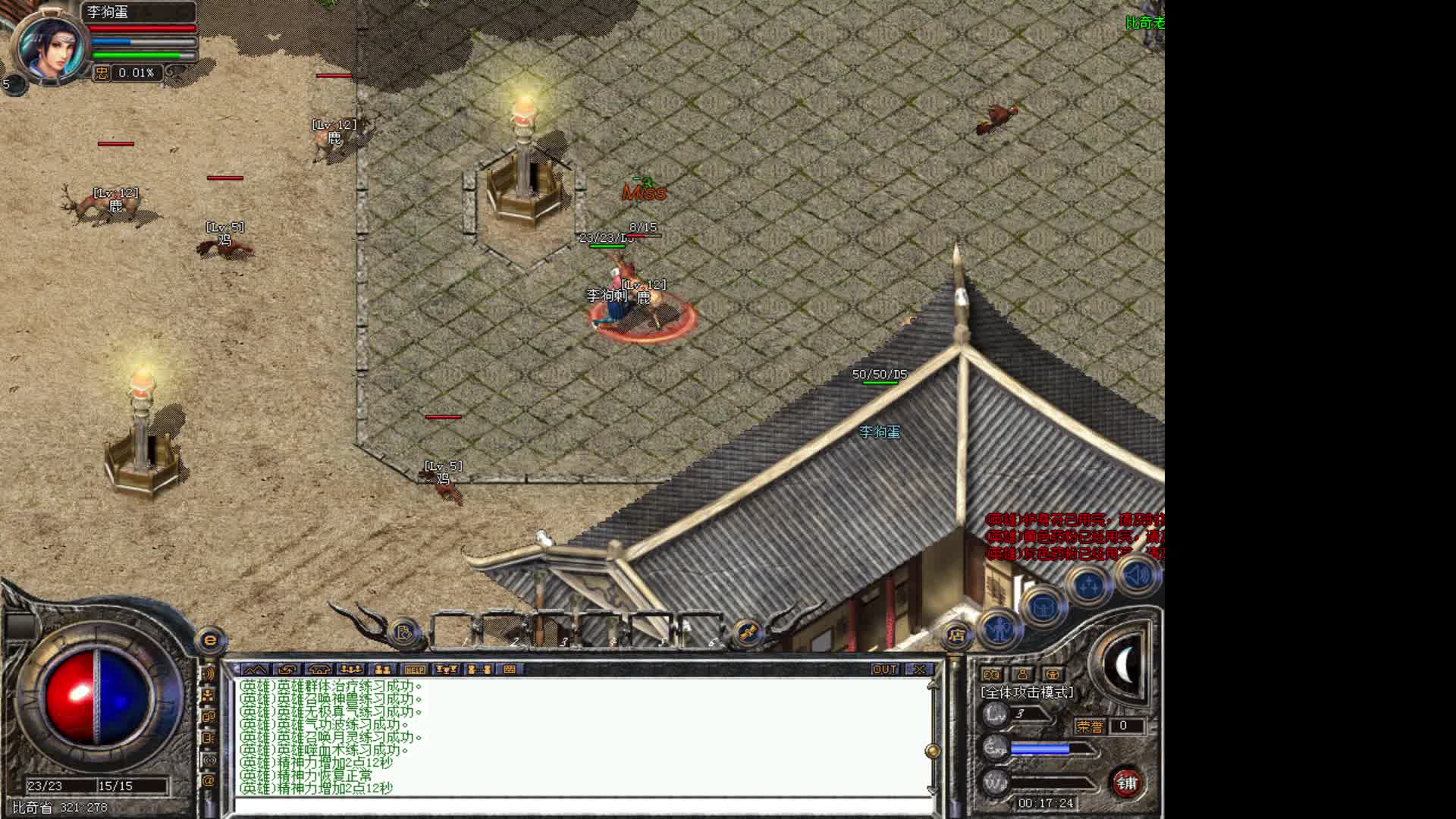
Task: Pop out the chat using the OUT button
Action: pyautogui.click(x=885, y=669)
